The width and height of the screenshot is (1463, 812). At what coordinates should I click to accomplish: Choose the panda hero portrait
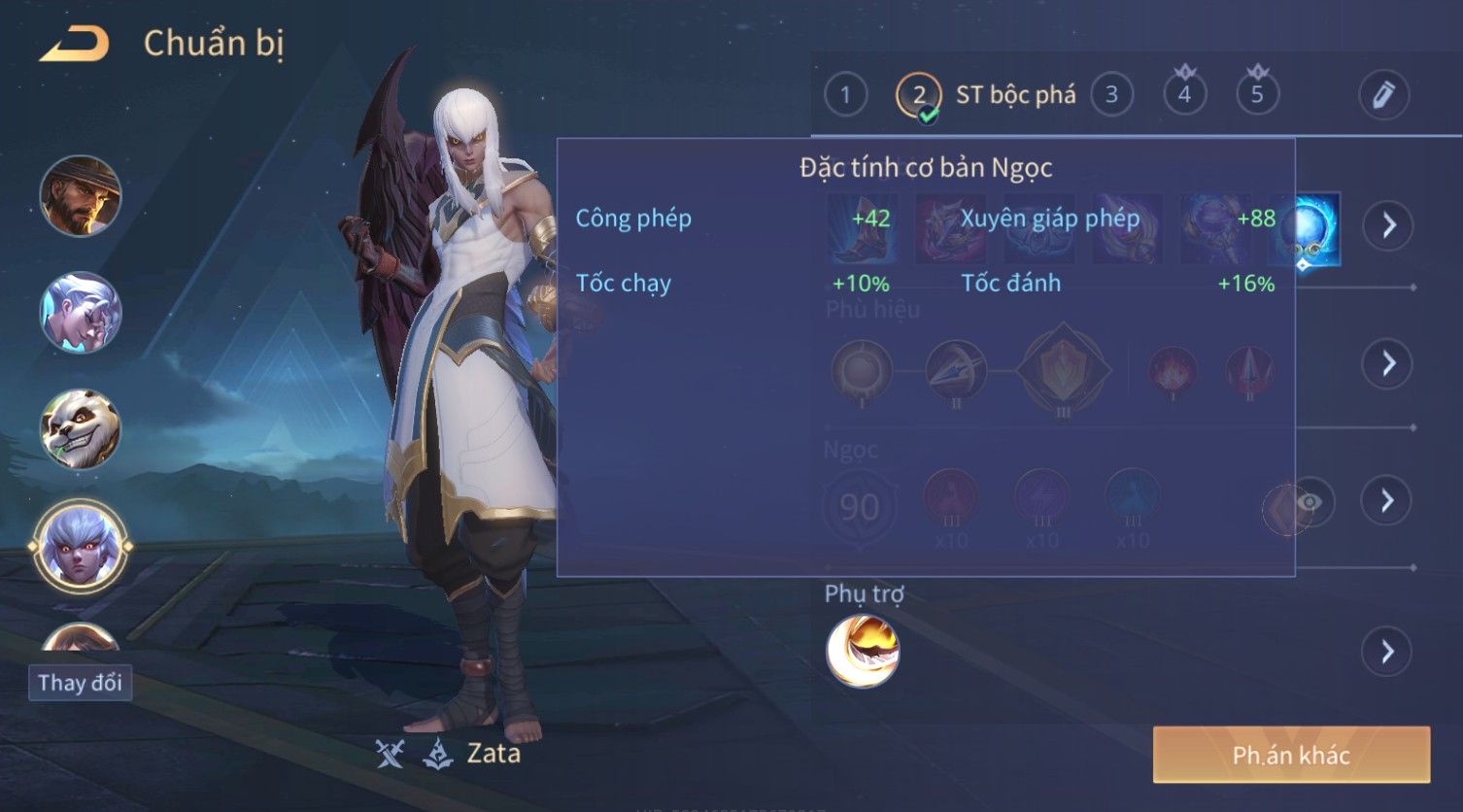click(81, 428)
